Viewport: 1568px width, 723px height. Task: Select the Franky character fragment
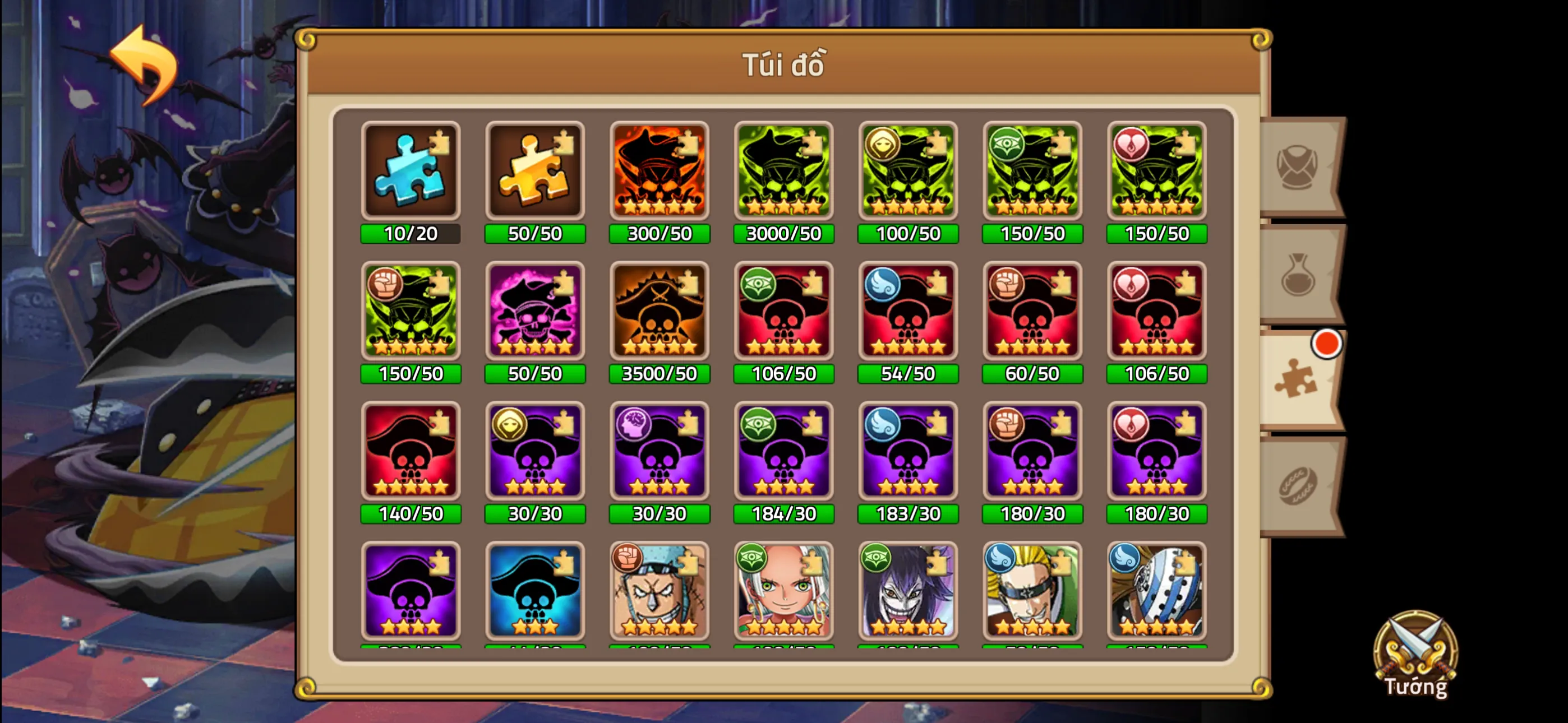click(659, 591)
